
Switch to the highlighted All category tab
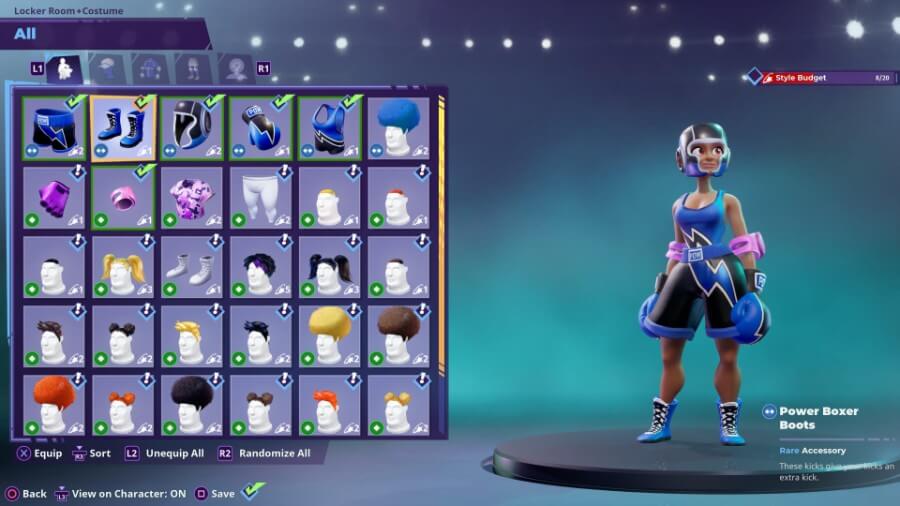point(65,69)
